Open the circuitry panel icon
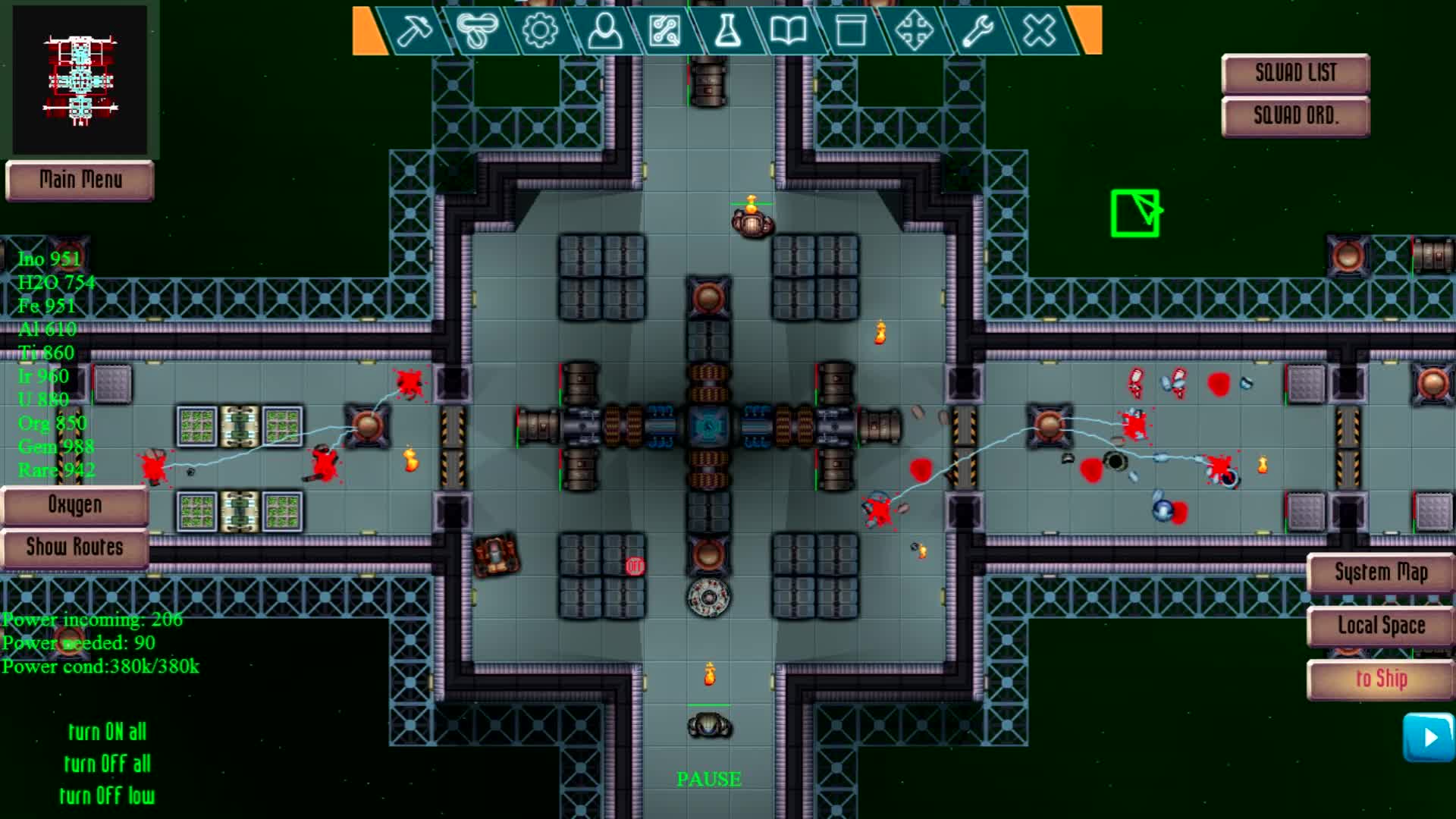The image size is (1456, 819). [664, 32]
